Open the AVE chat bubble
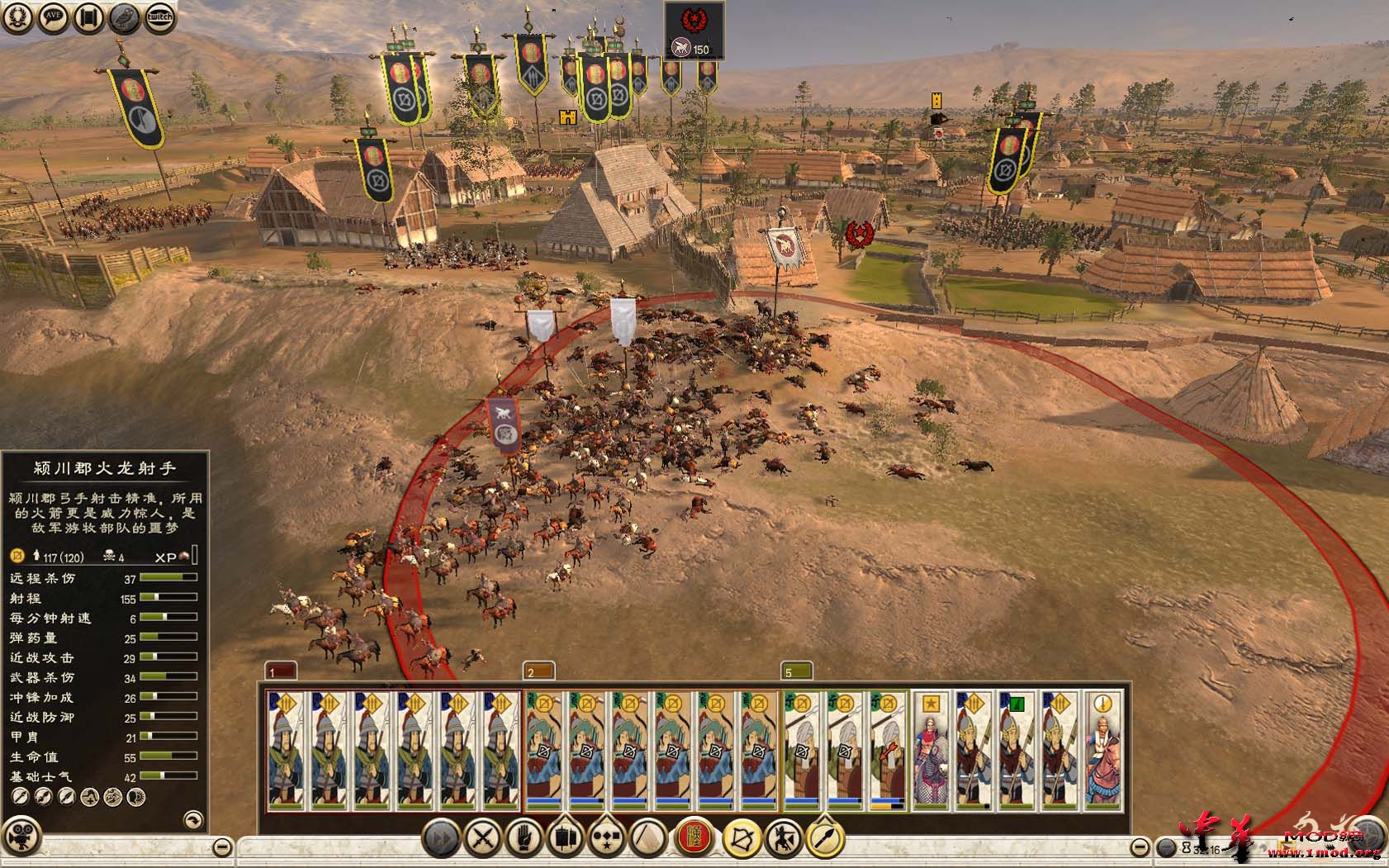The width and height of the screenshot is (1389, 868). coord(54,17)
